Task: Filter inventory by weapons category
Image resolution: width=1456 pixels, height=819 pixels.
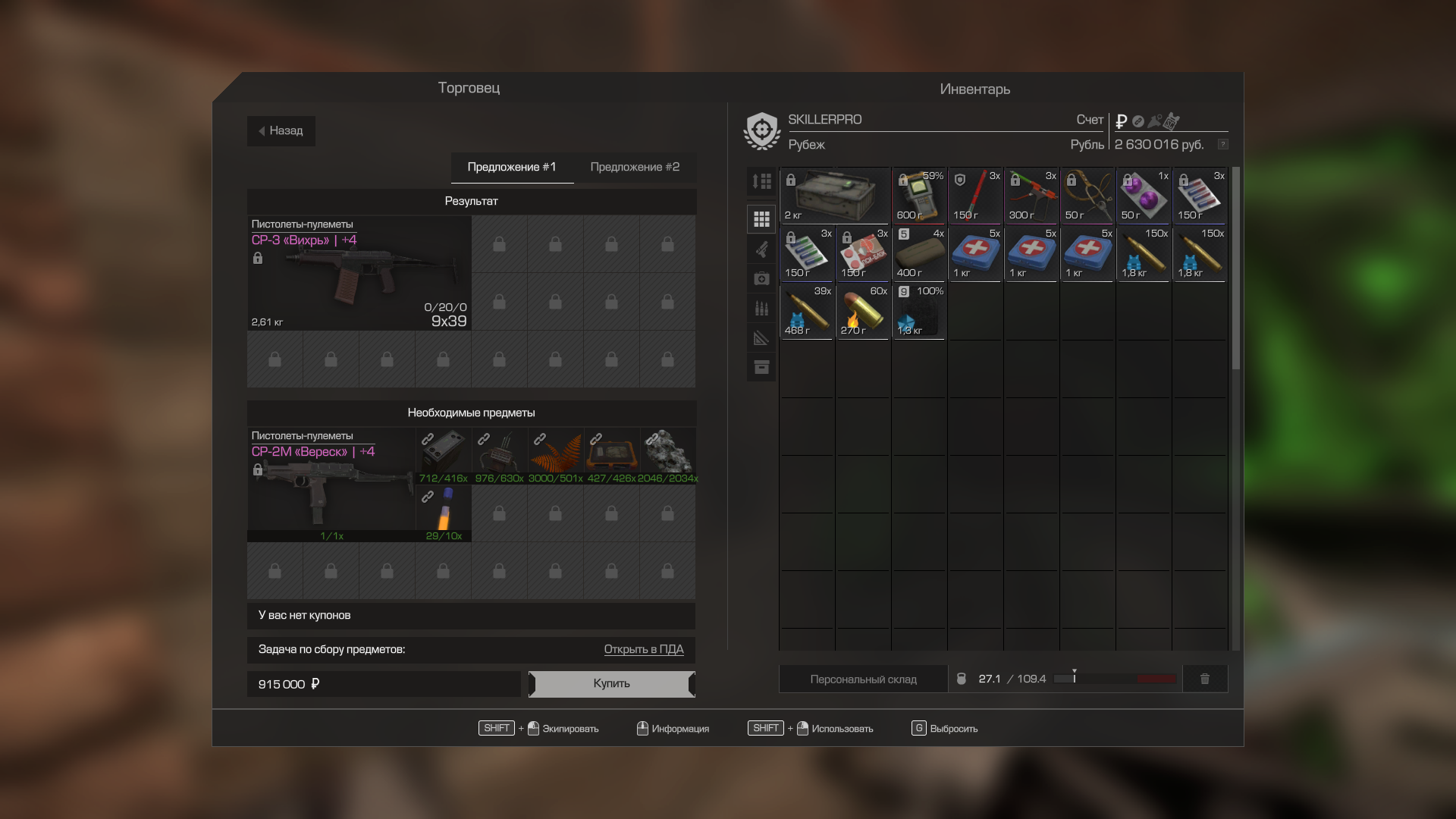Action: point(761,249)
